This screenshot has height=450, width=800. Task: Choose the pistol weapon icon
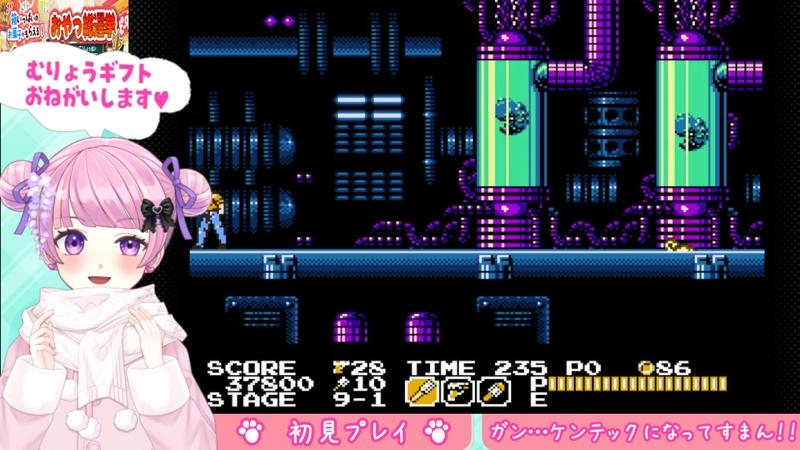(x=458, y=390)
